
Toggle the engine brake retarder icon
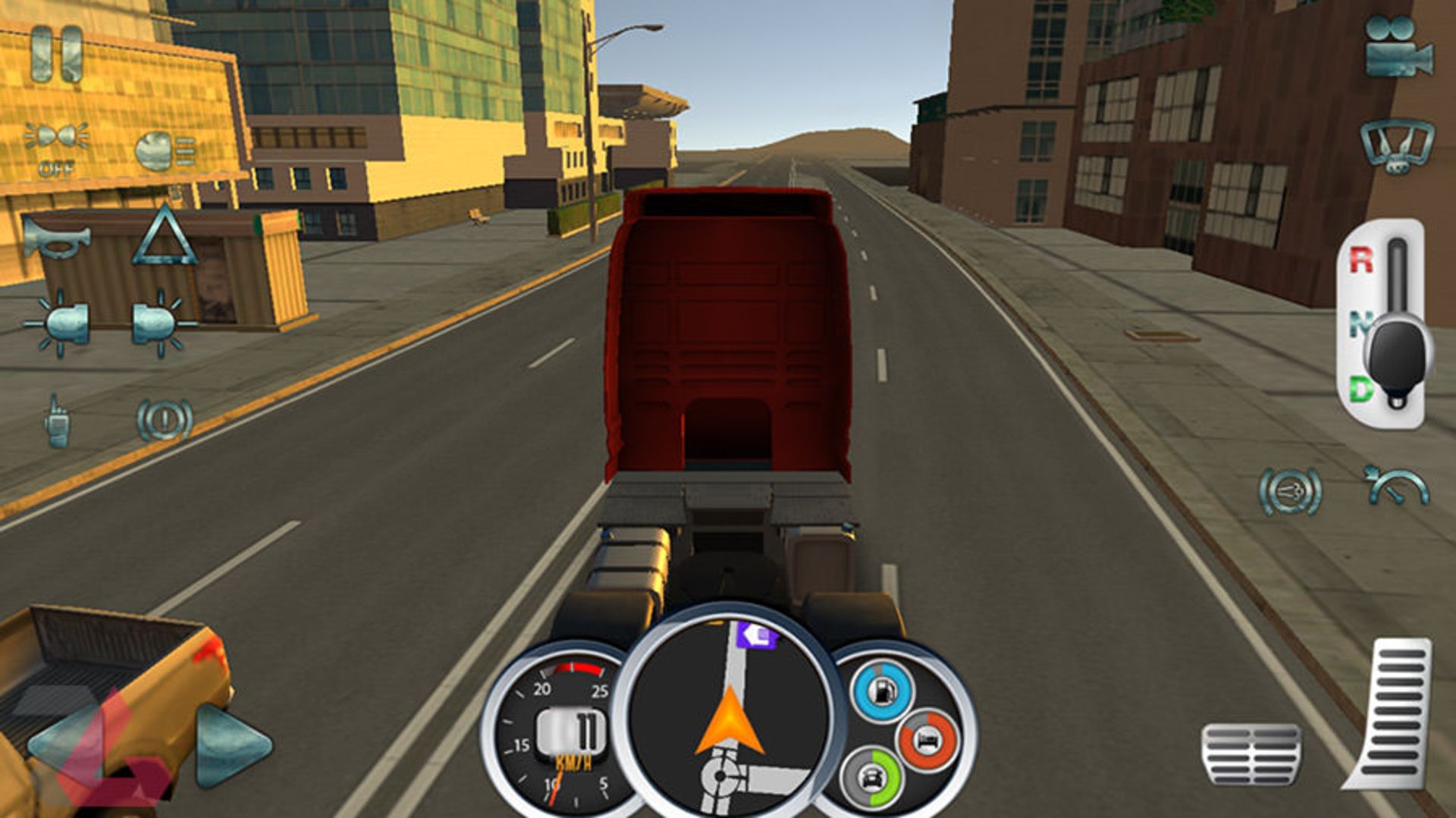pyautogui.click(x=1290, y=492)
